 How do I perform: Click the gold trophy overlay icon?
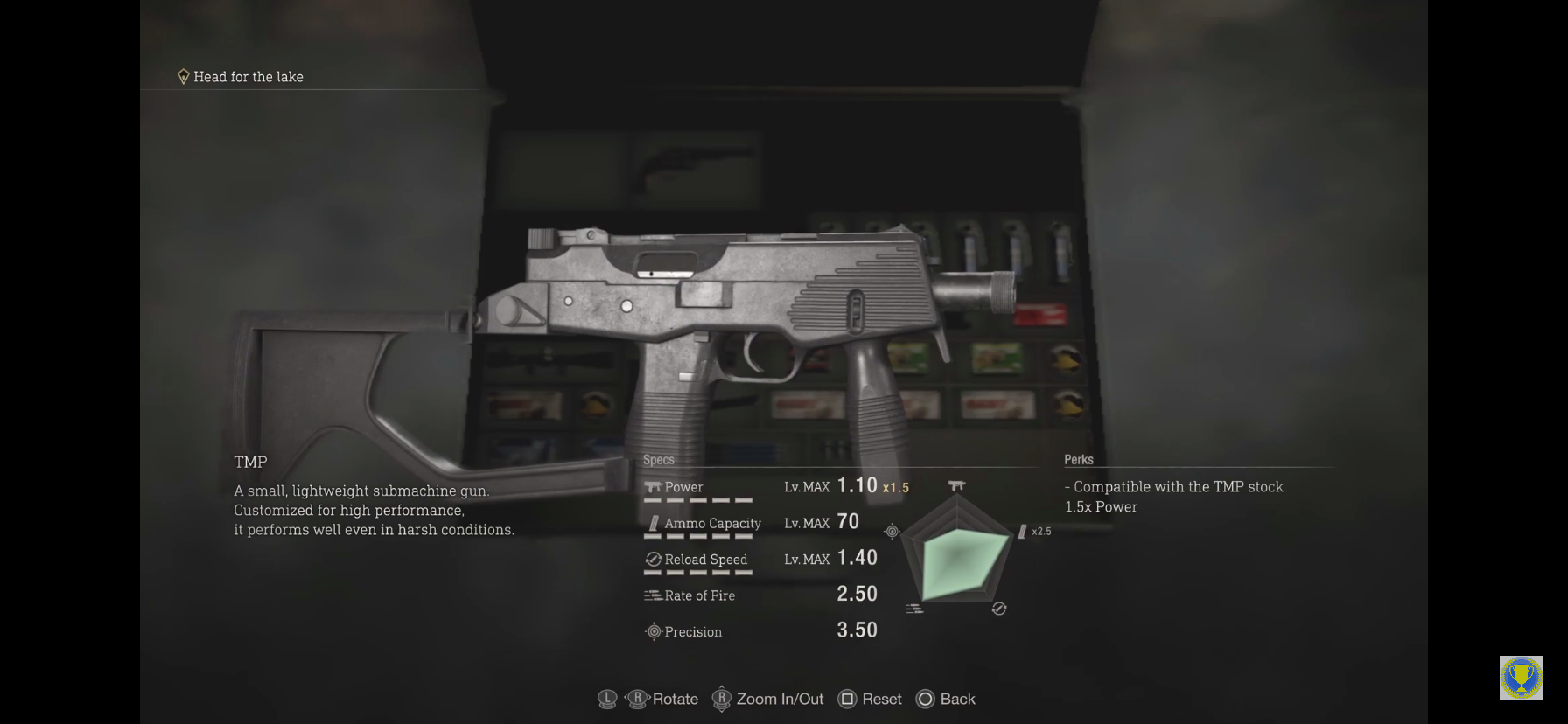click(1521, 678)
